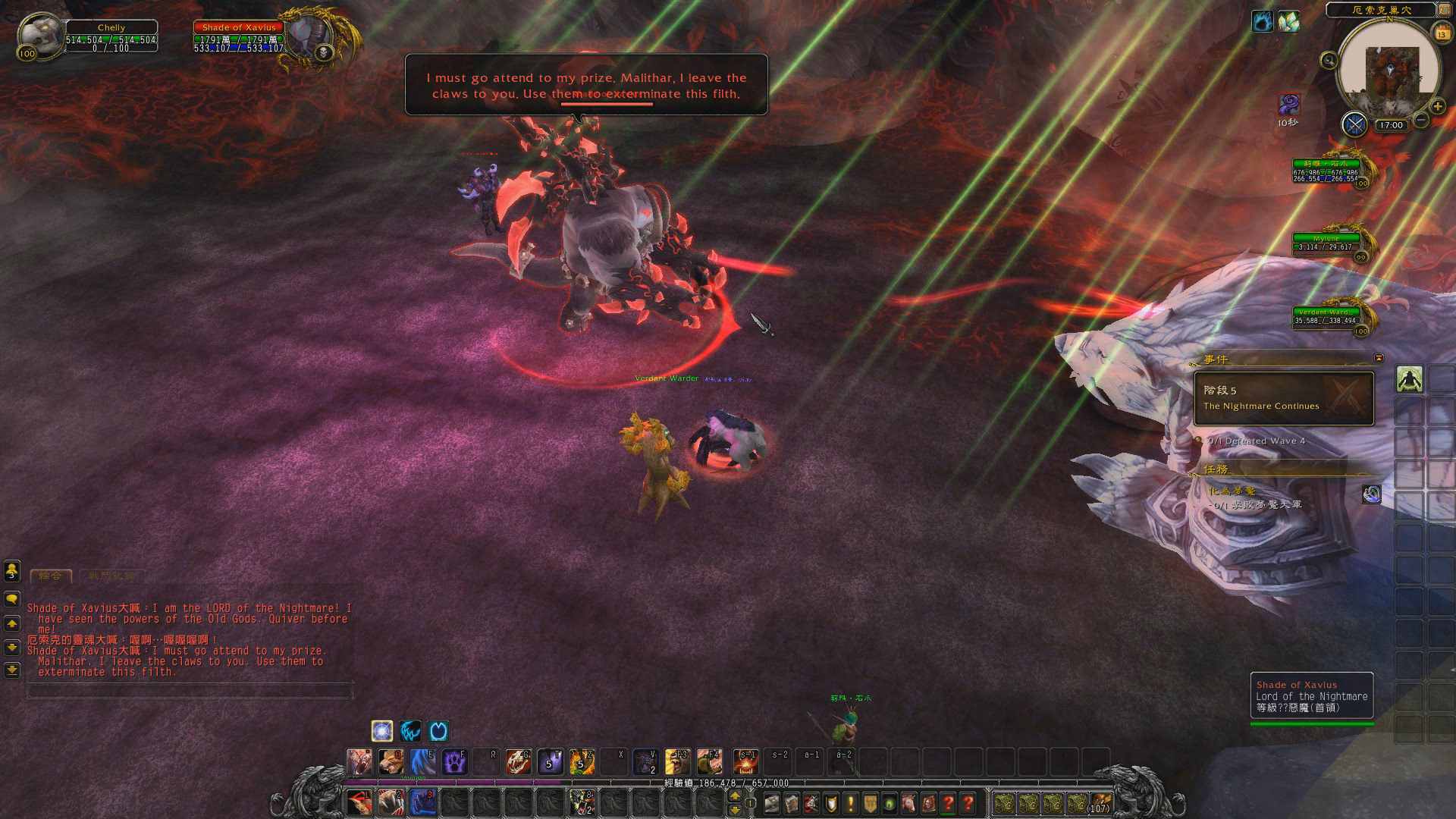Open the crossed swords garrison button
Viewport: 1456px width, 819px height.
coord(1354,124)
